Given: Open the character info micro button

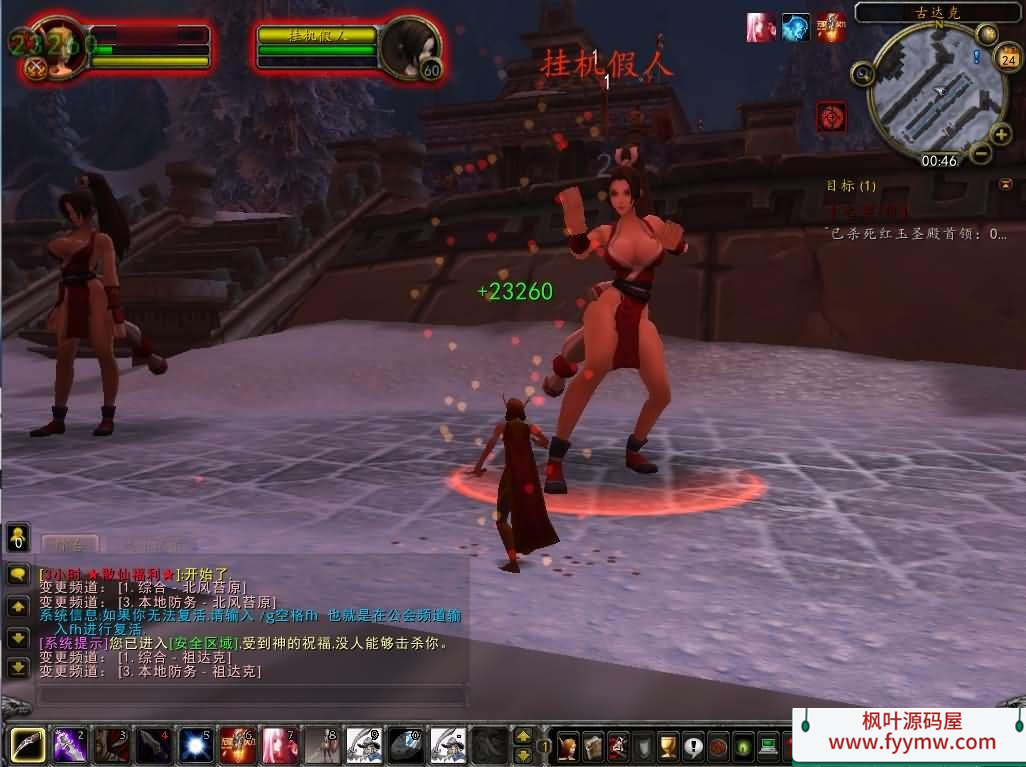Looking at the screenshot, I should pyautogui.click(x=568, y=746).
